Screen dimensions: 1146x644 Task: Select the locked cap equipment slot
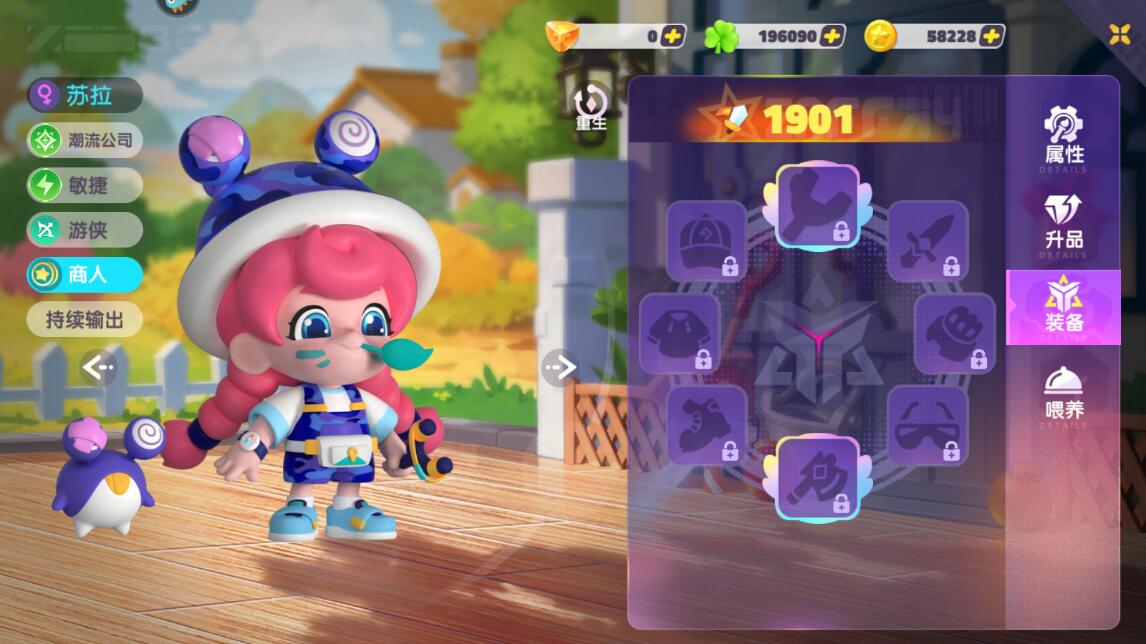[x=706, y=241]
